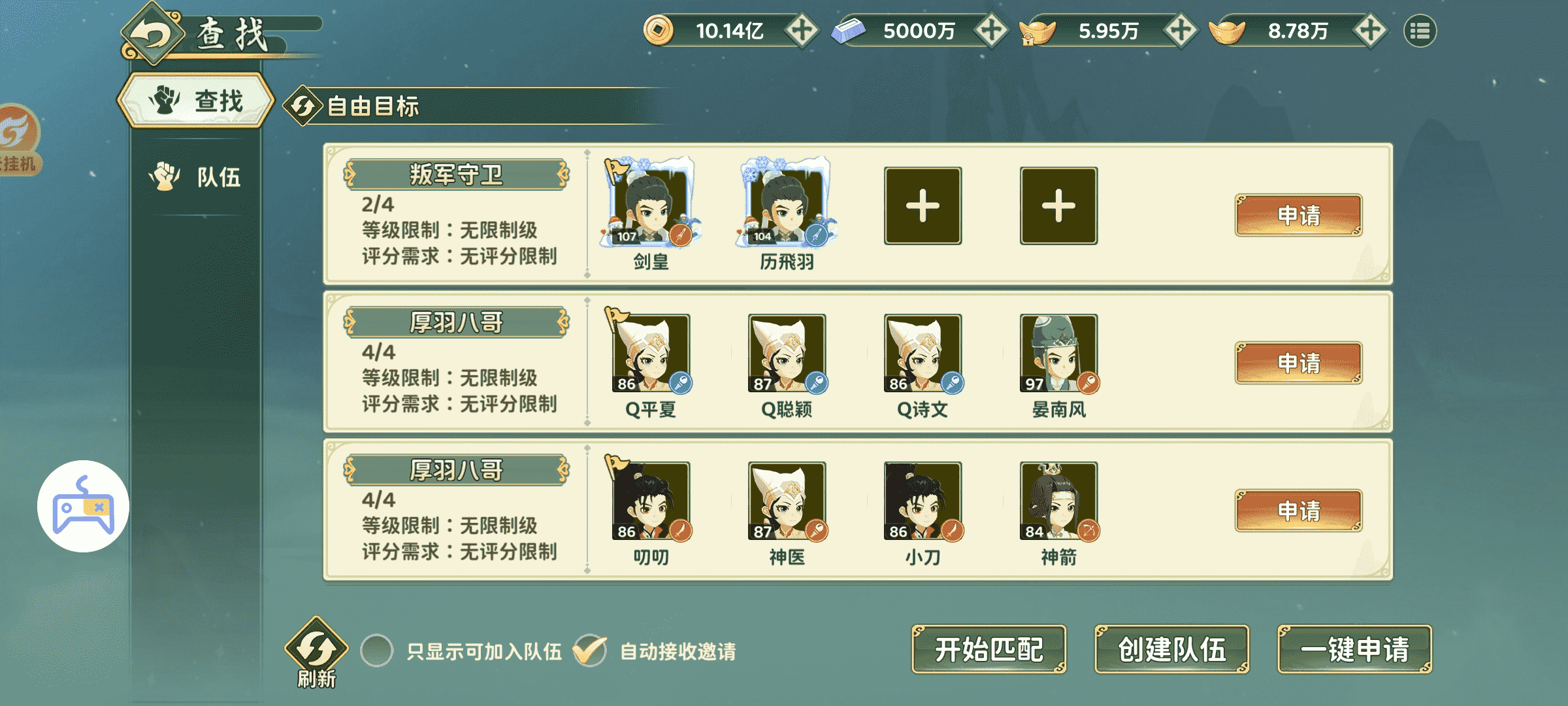Open the copper coin recharge with its plus icon
The image size is (1568, 706).
pyautogui.click(x=802, y=30)
